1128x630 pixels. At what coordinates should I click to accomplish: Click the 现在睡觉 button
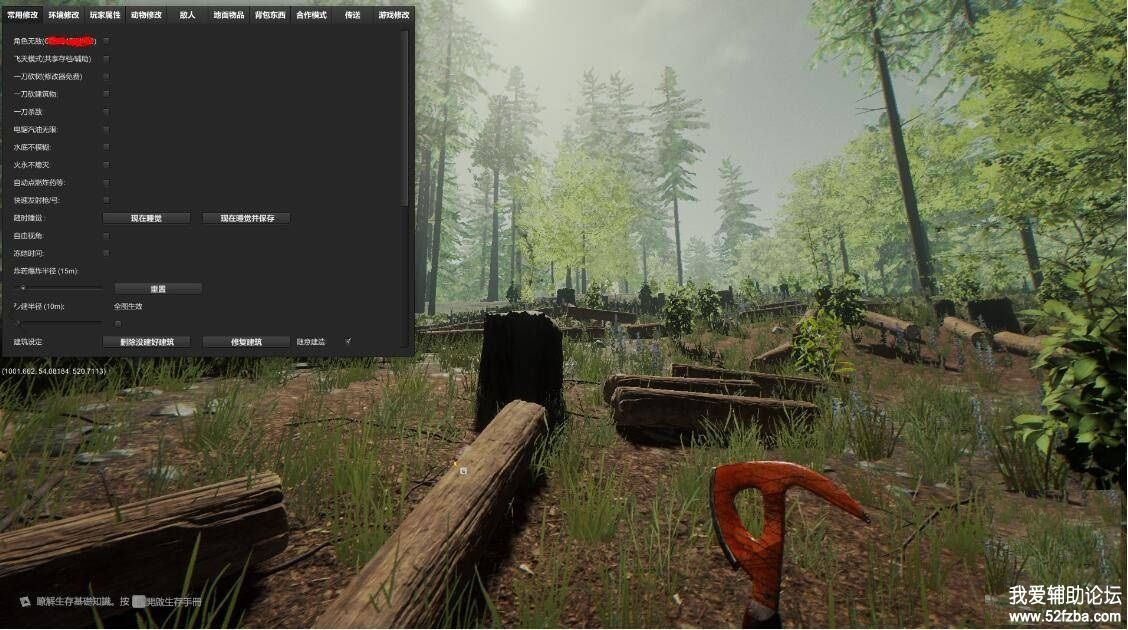(x=146, y=218)
